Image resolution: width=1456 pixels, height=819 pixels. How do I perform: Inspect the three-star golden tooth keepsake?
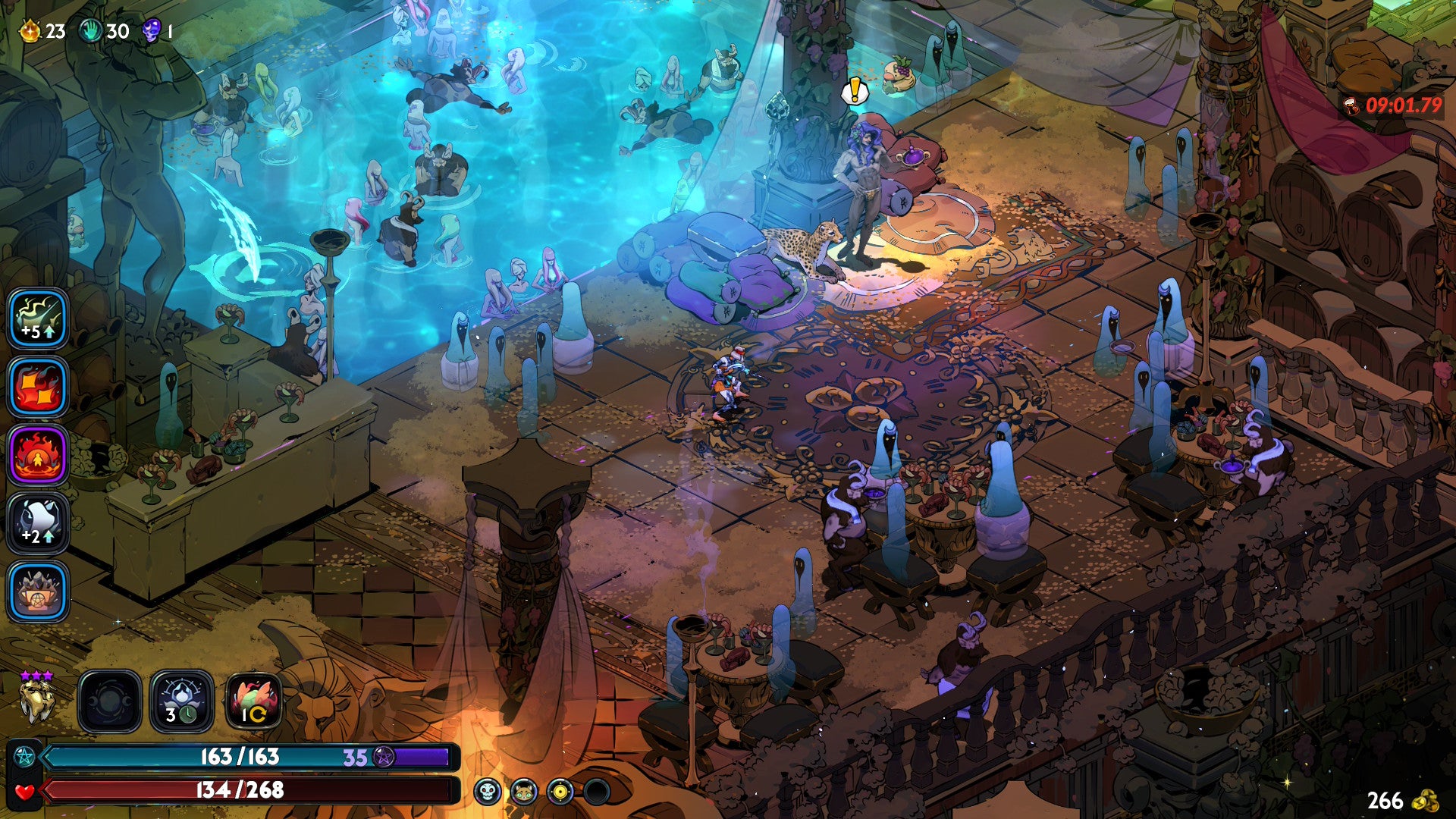36,699
